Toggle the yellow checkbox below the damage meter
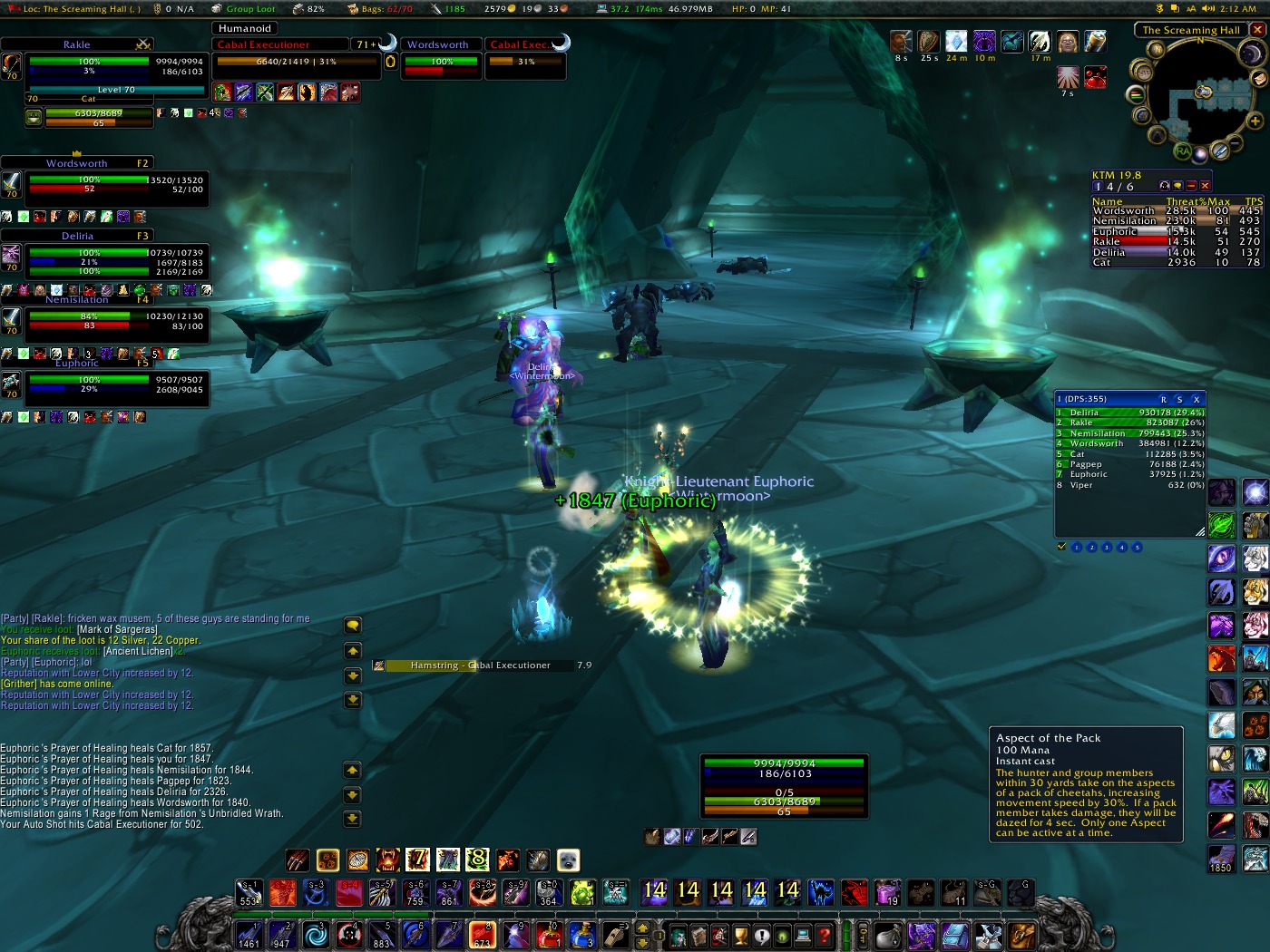 pyautogui.click(x=1062, y=547)
